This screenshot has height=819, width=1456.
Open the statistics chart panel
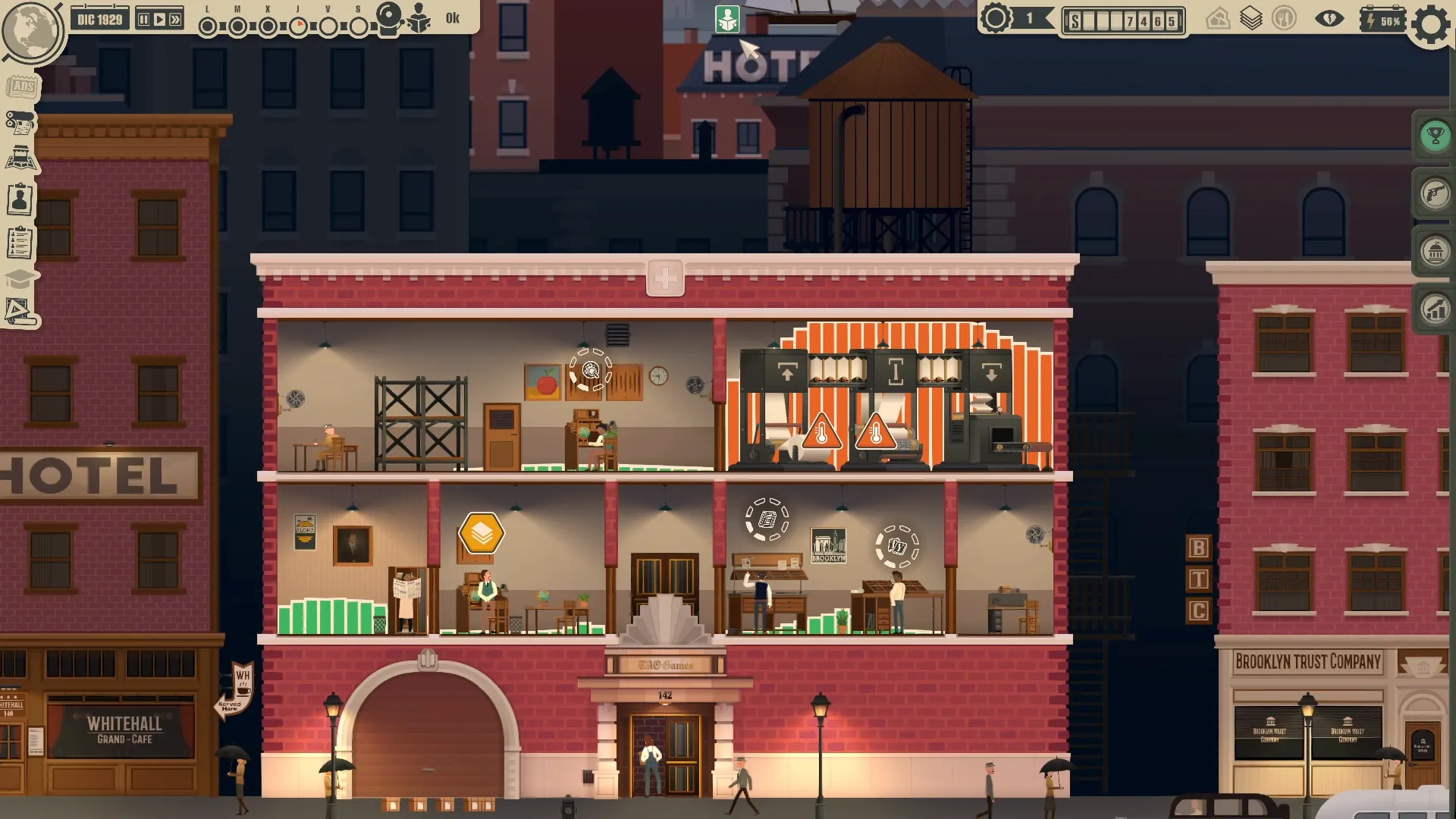[x=1435, y=309]
